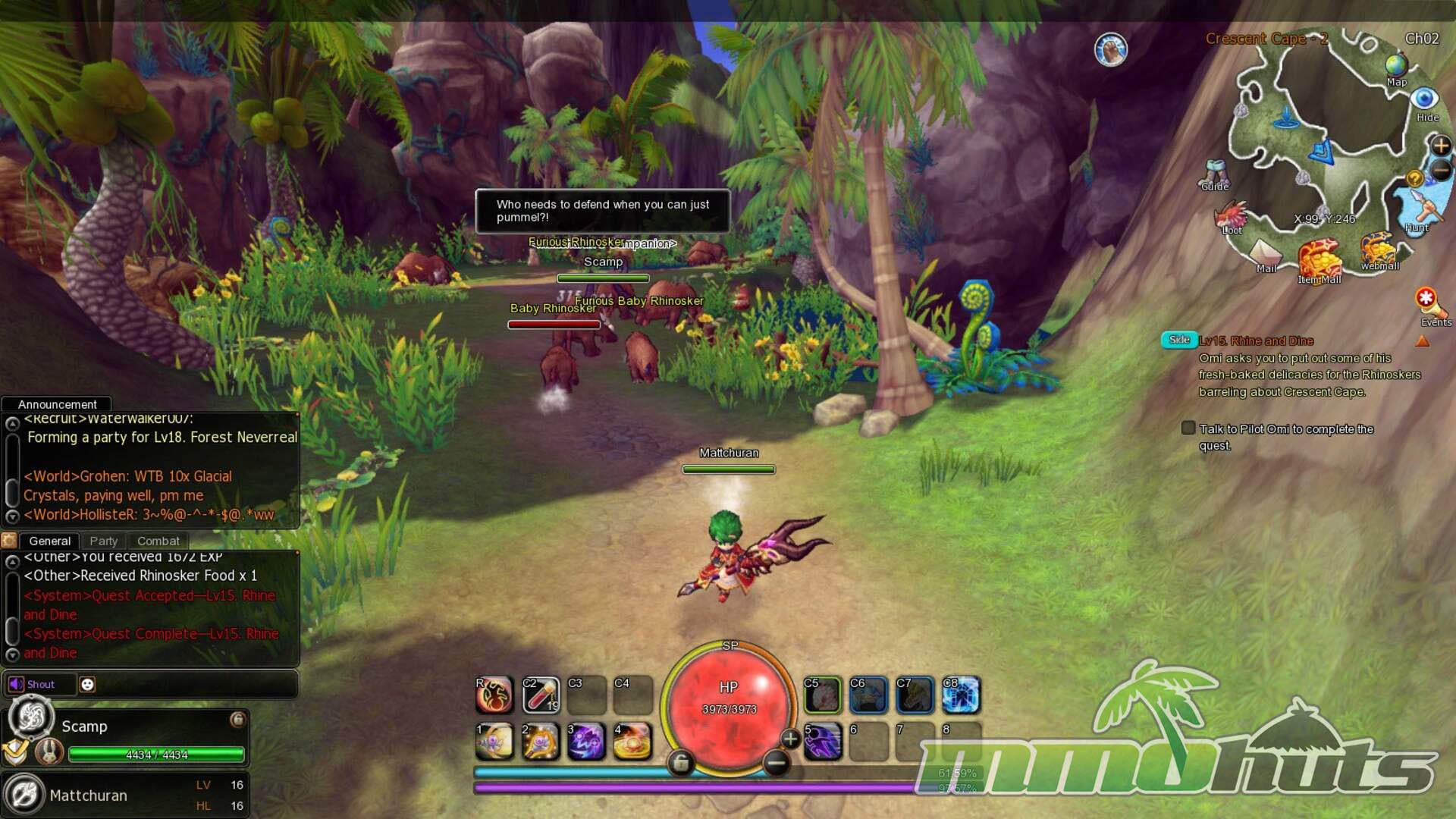The width and height of the screenshot is (1456, 819).
Task: Activate the purple dash skill in slot 5
Action: tap(822, 741)
